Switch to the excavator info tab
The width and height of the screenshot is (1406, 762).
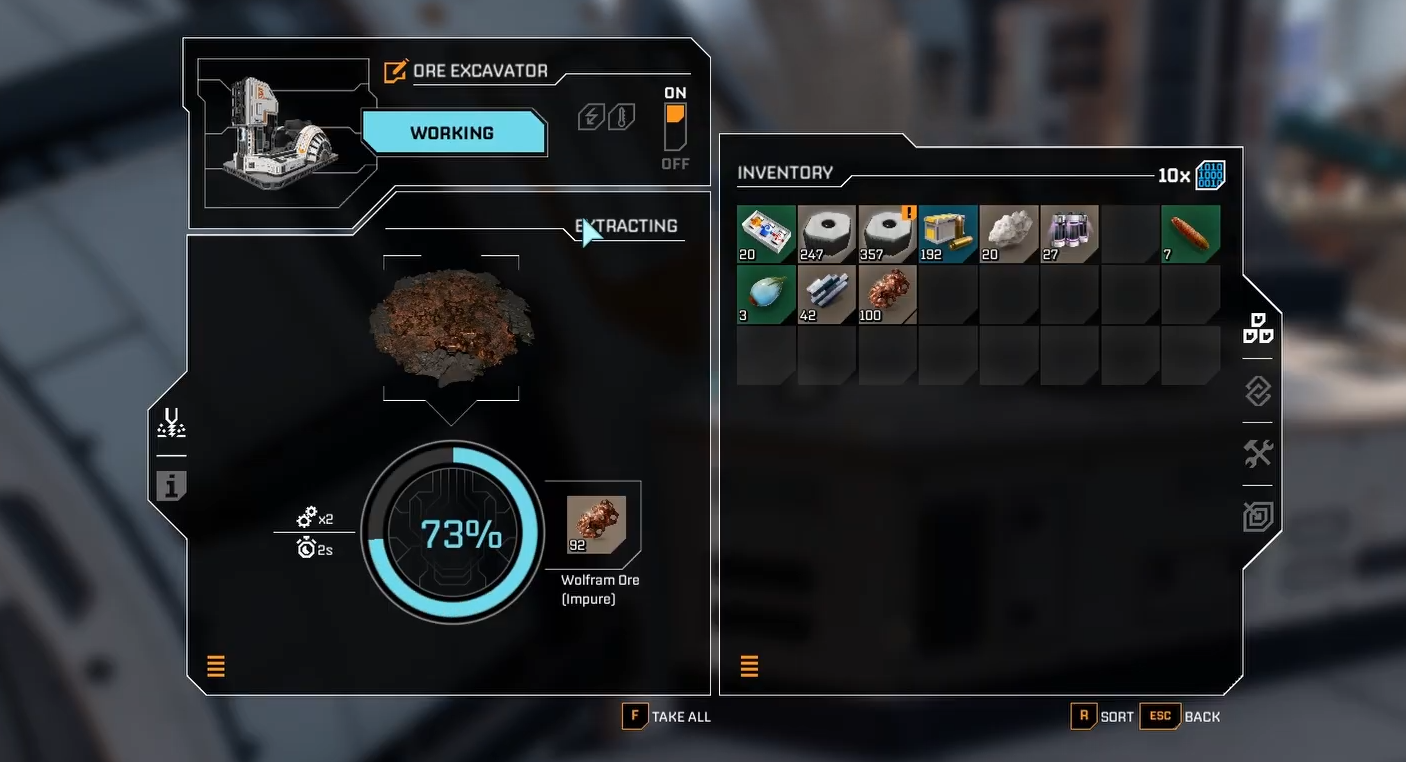coord(171,486)
